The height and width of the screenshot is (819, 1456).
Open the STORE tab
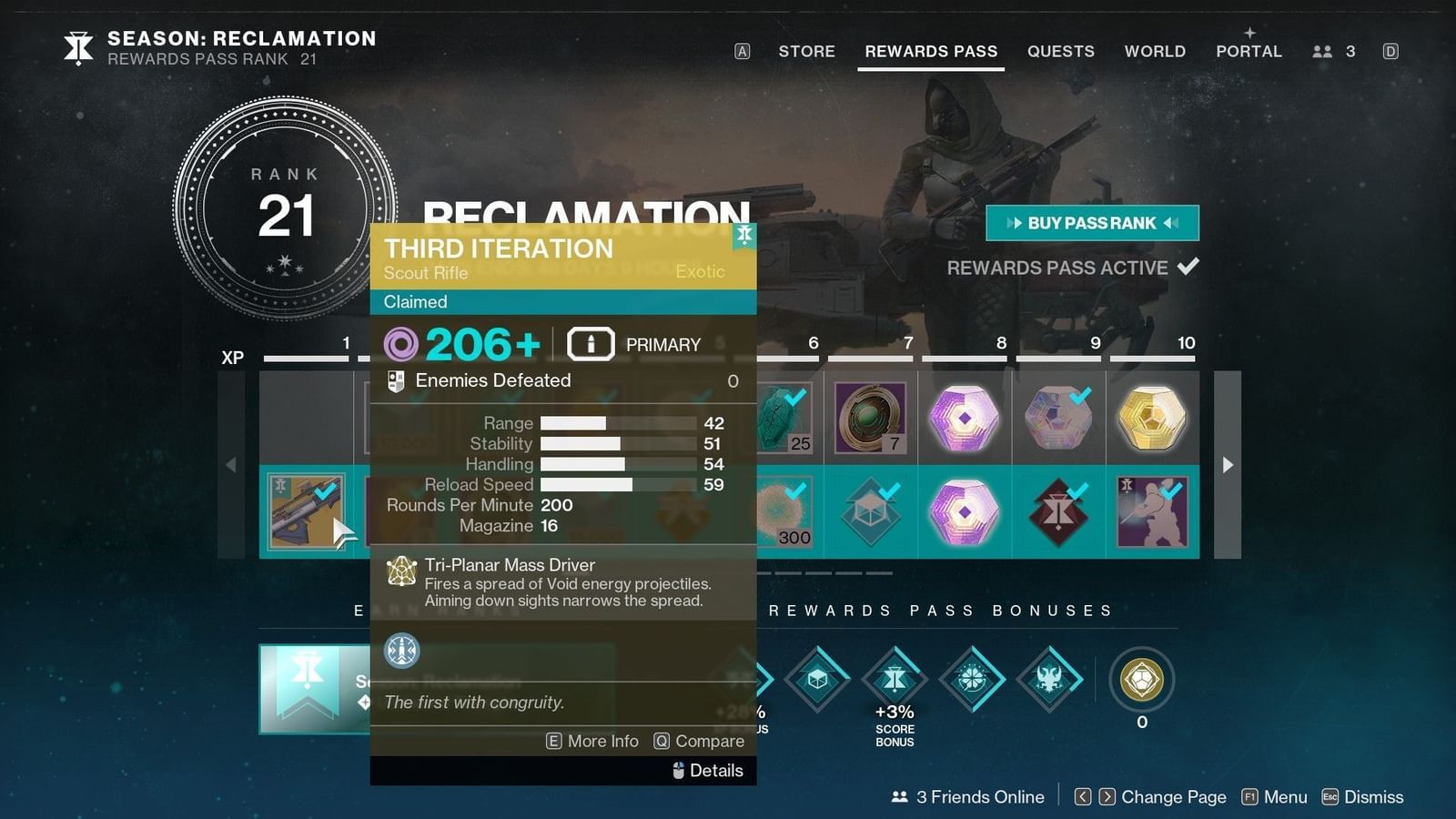806,51
